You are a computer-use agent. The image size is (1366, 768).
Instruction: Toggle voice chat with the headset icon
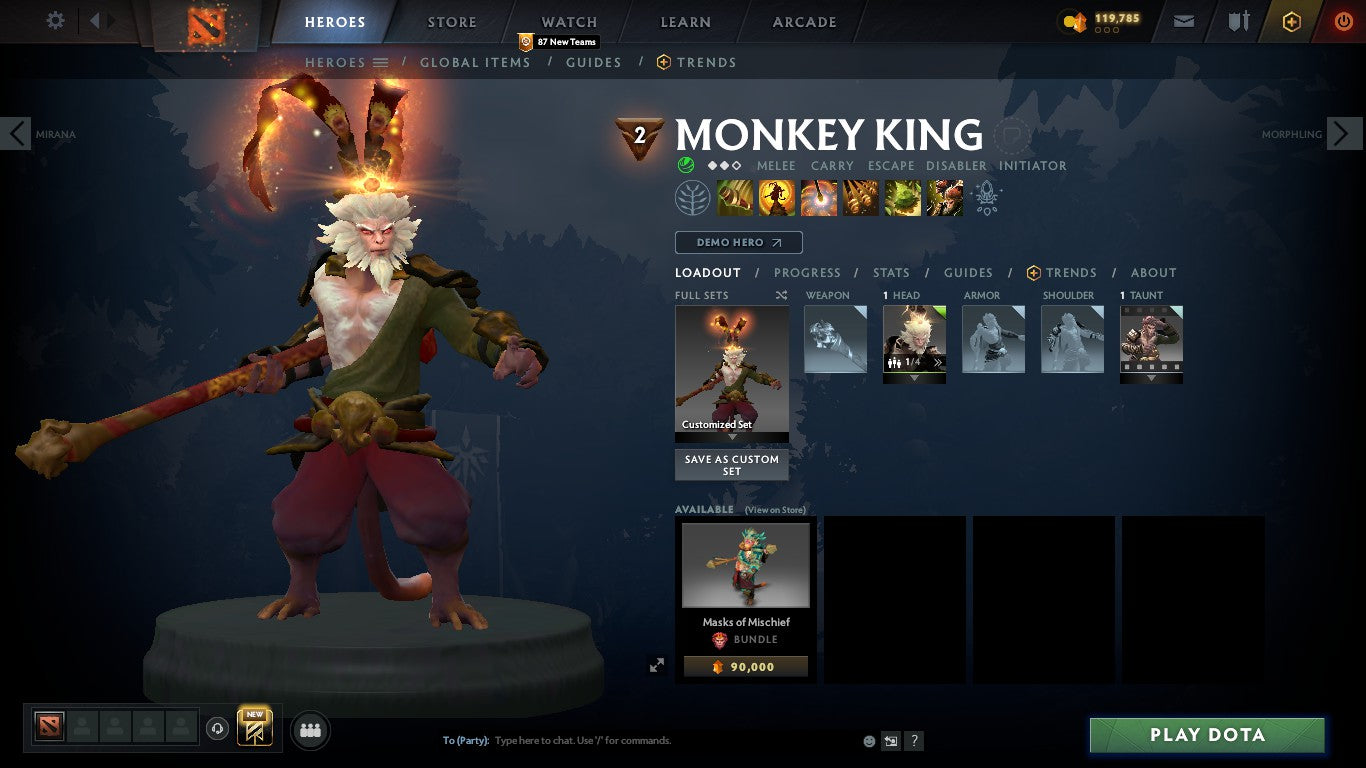coord(217,728)
